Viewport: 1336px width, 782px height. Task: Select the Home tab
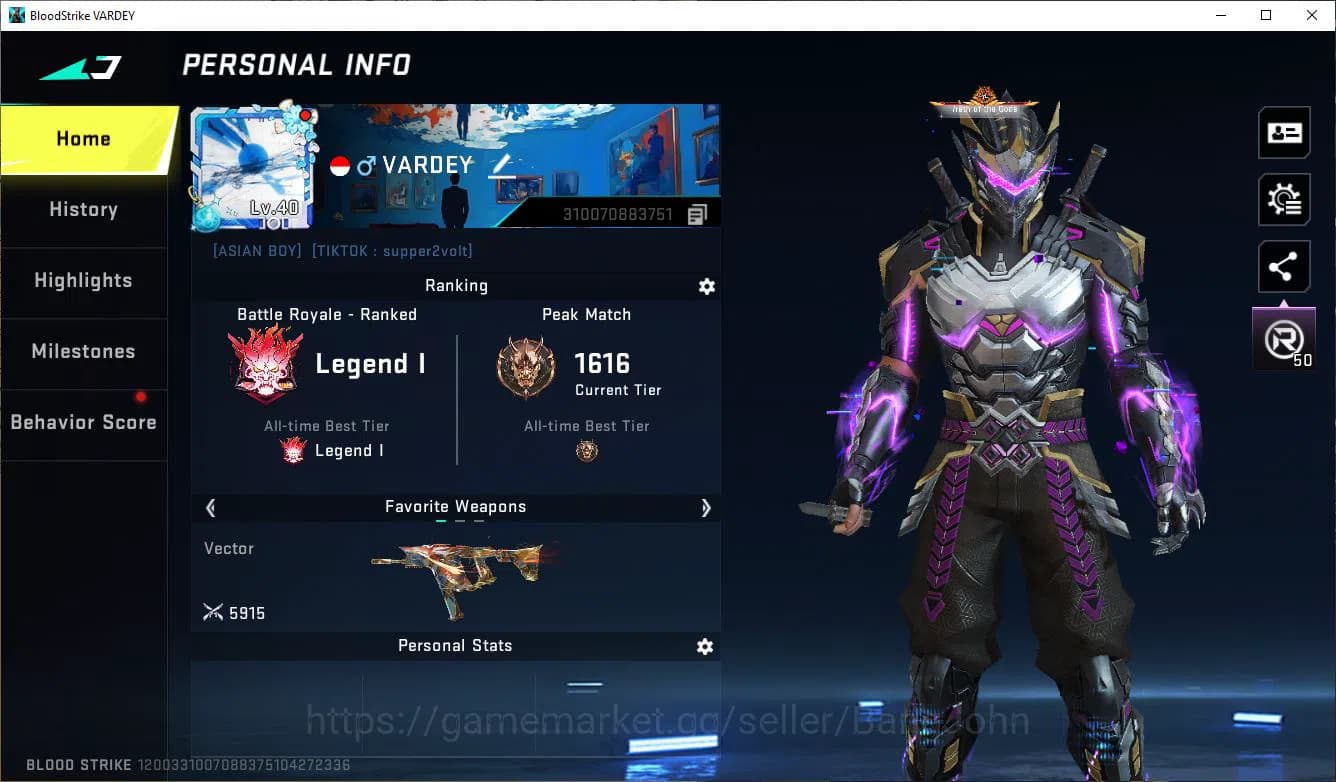(x=83, y=138)
